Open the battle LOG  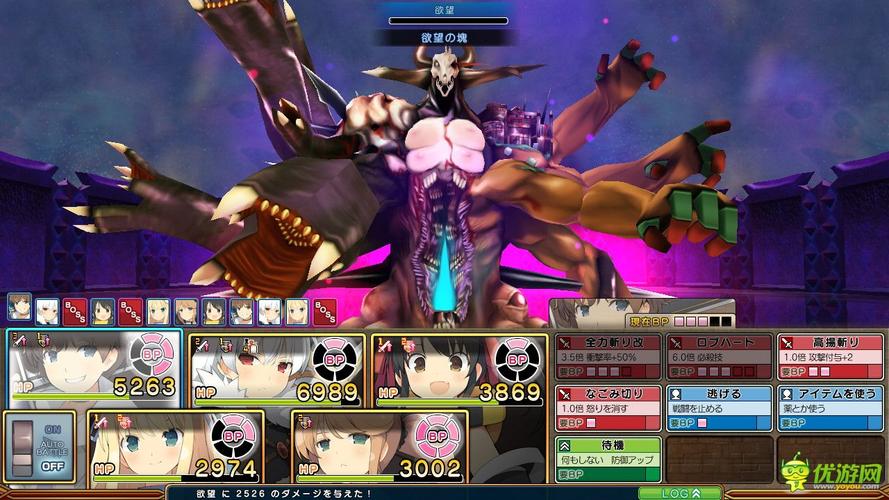pyautogui.click(x=666, y=493)
